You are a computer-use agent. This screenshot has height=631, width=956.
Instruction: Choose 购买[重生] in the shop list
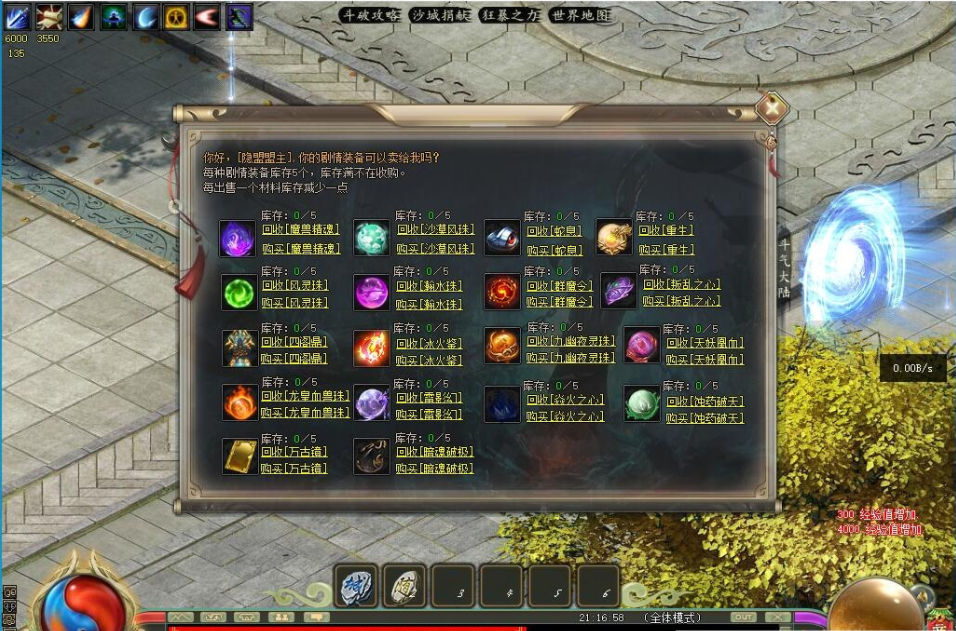pyautogui.click(x=666, y=249)
